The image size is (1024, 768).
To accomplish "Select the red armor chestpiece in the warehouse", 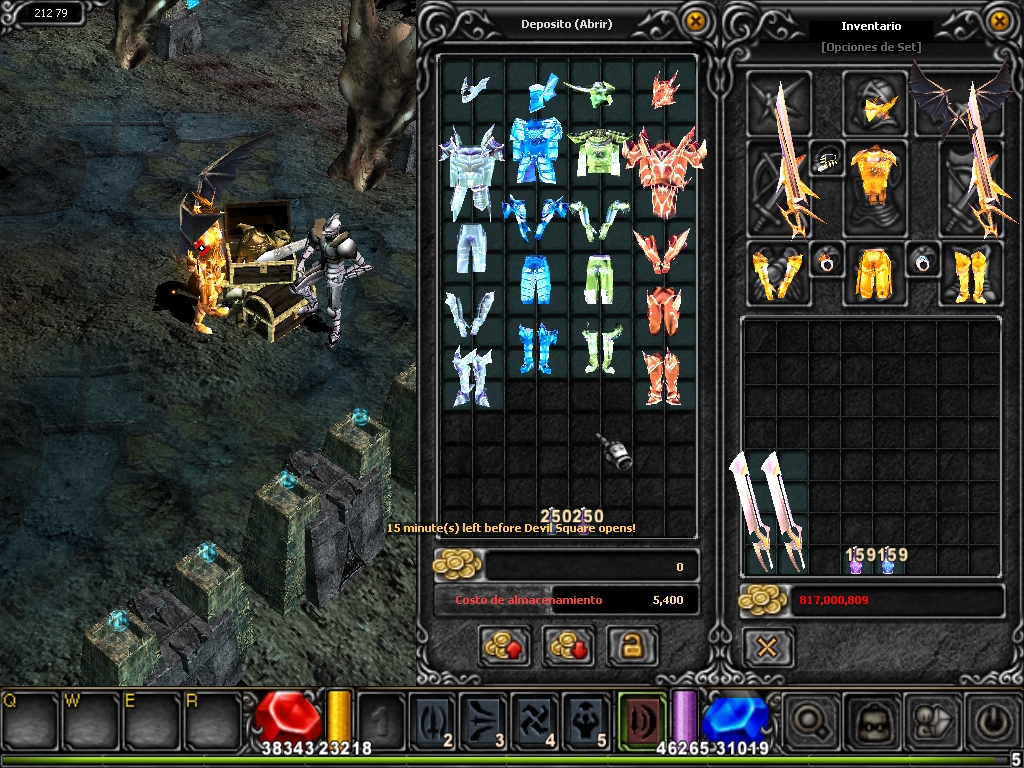I will (658, 172).
